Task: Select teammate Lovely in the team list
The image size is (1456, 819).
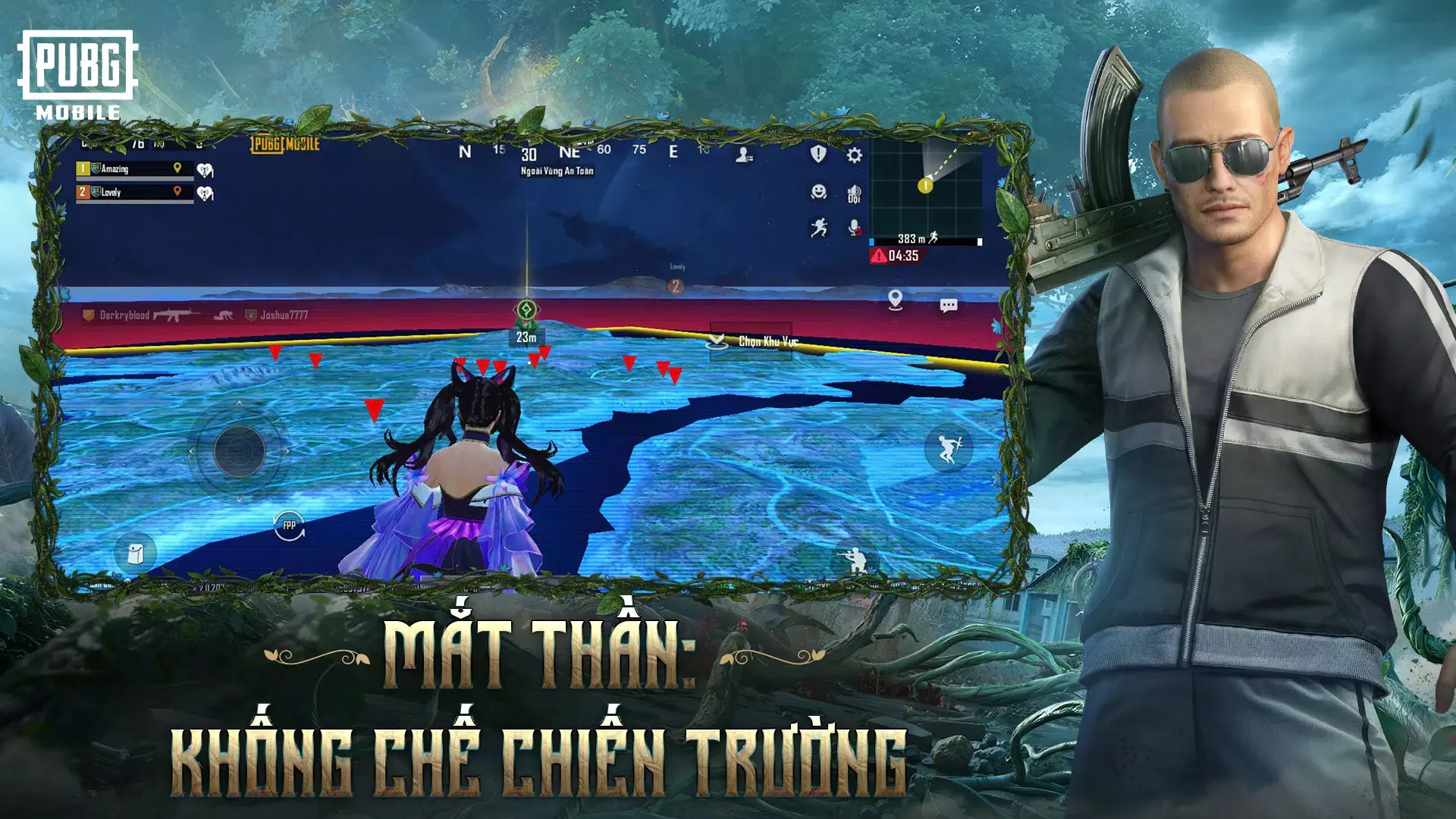Action: click(125, 193)
